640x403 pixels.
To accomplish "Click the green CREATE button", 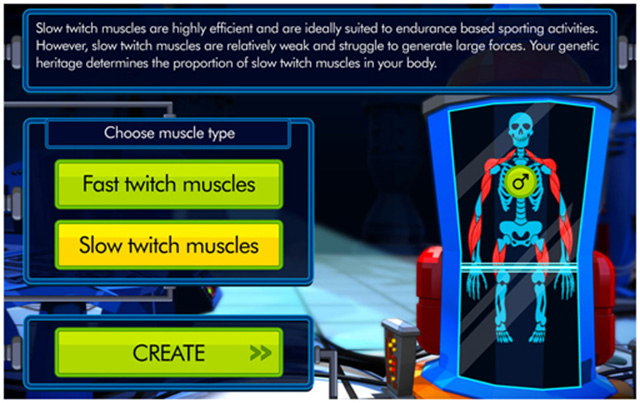I will [168, 352].
